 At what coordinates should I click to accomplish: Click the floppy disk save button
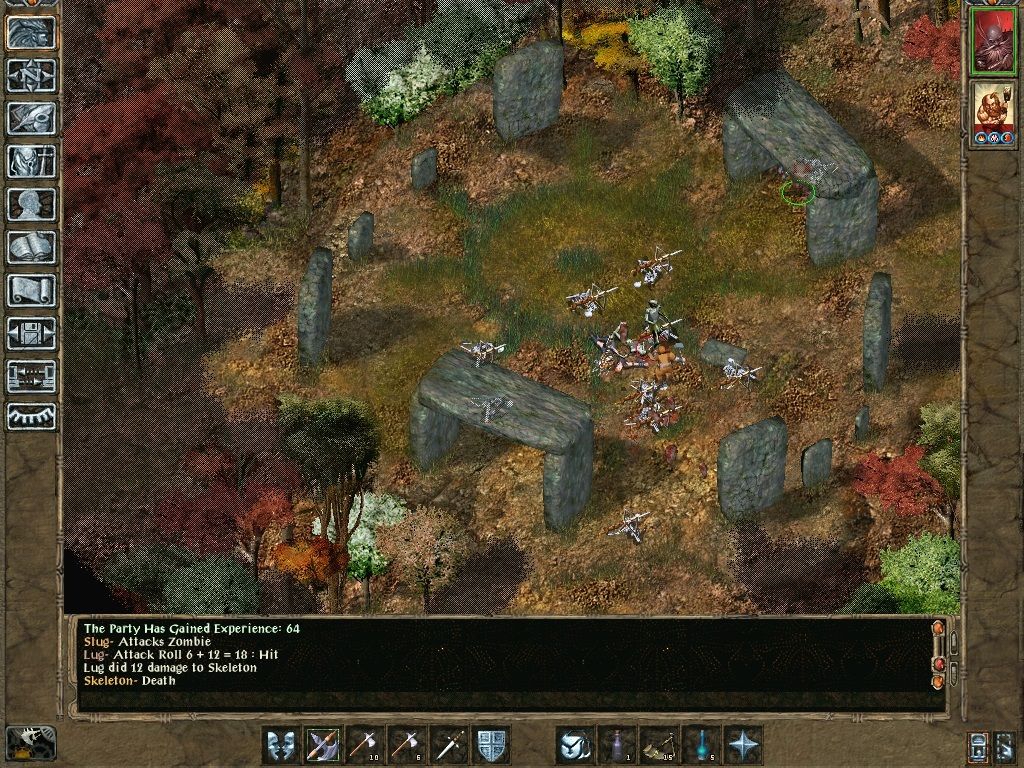[x=31, y=334]
